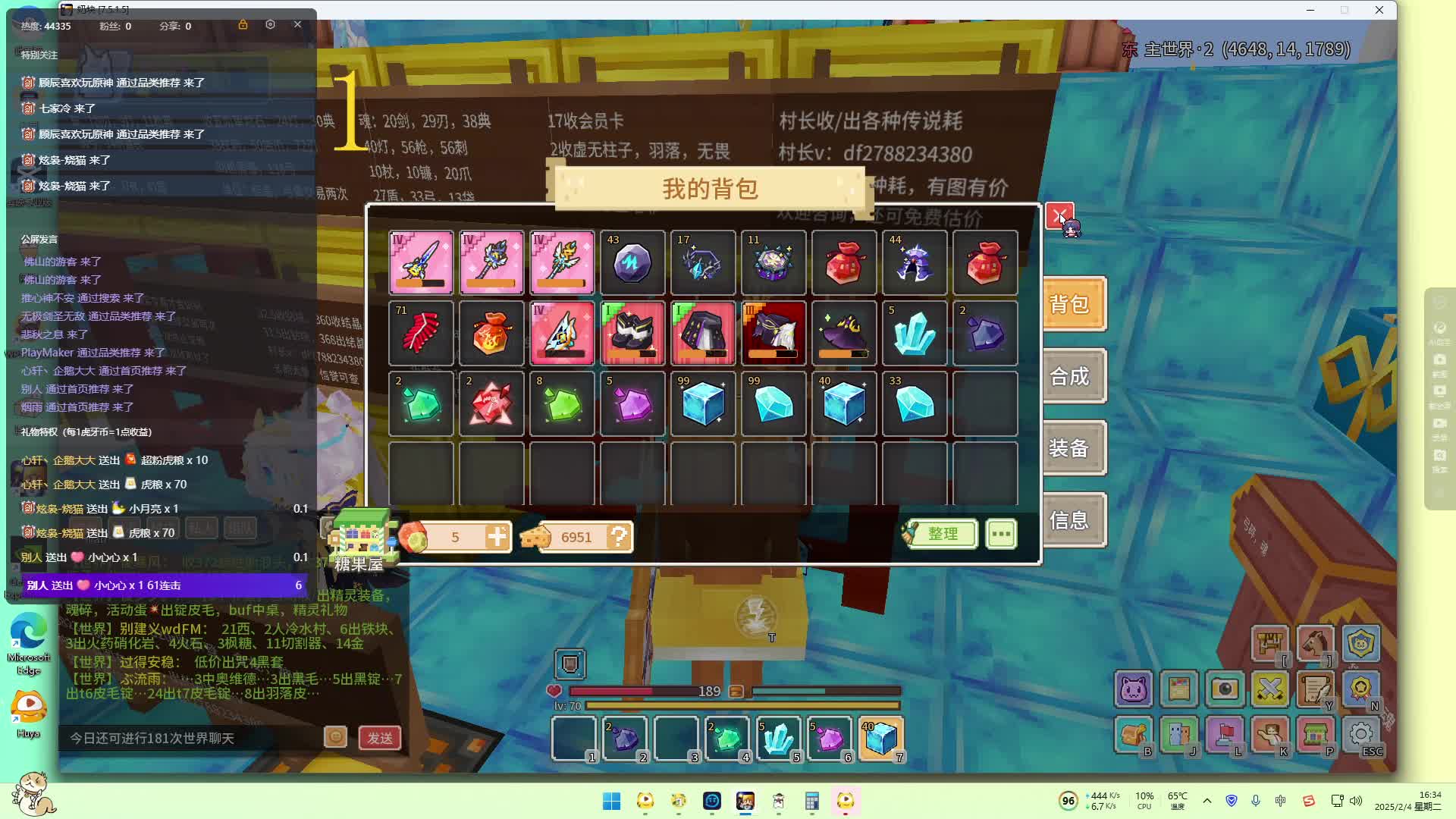Sort items with the 整理 button
Viewport: 1456px width, 819px height.
[x=941, y=534]
